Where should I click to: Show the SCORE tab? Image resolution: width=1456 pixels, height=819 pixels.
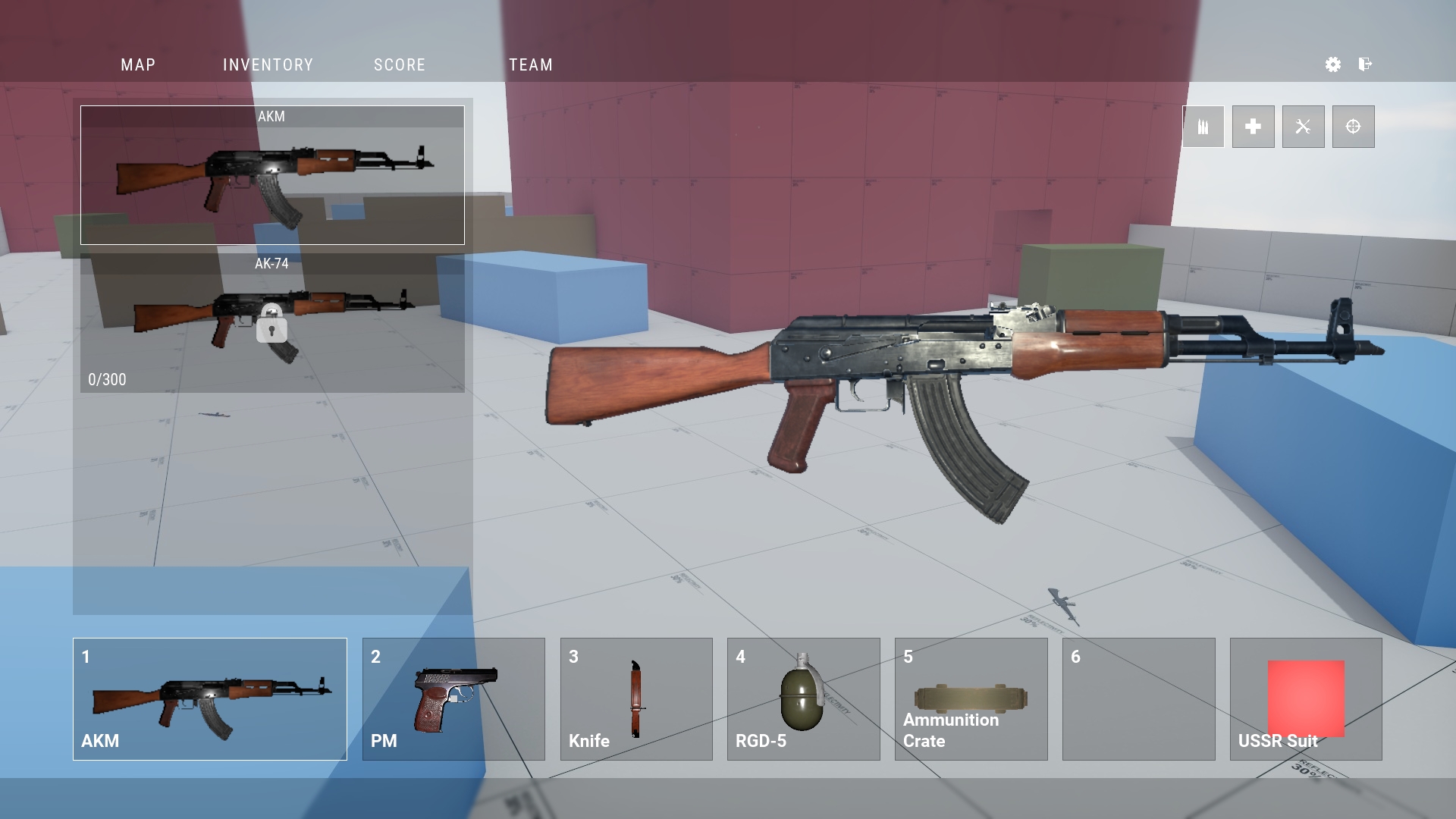[400, 65]
